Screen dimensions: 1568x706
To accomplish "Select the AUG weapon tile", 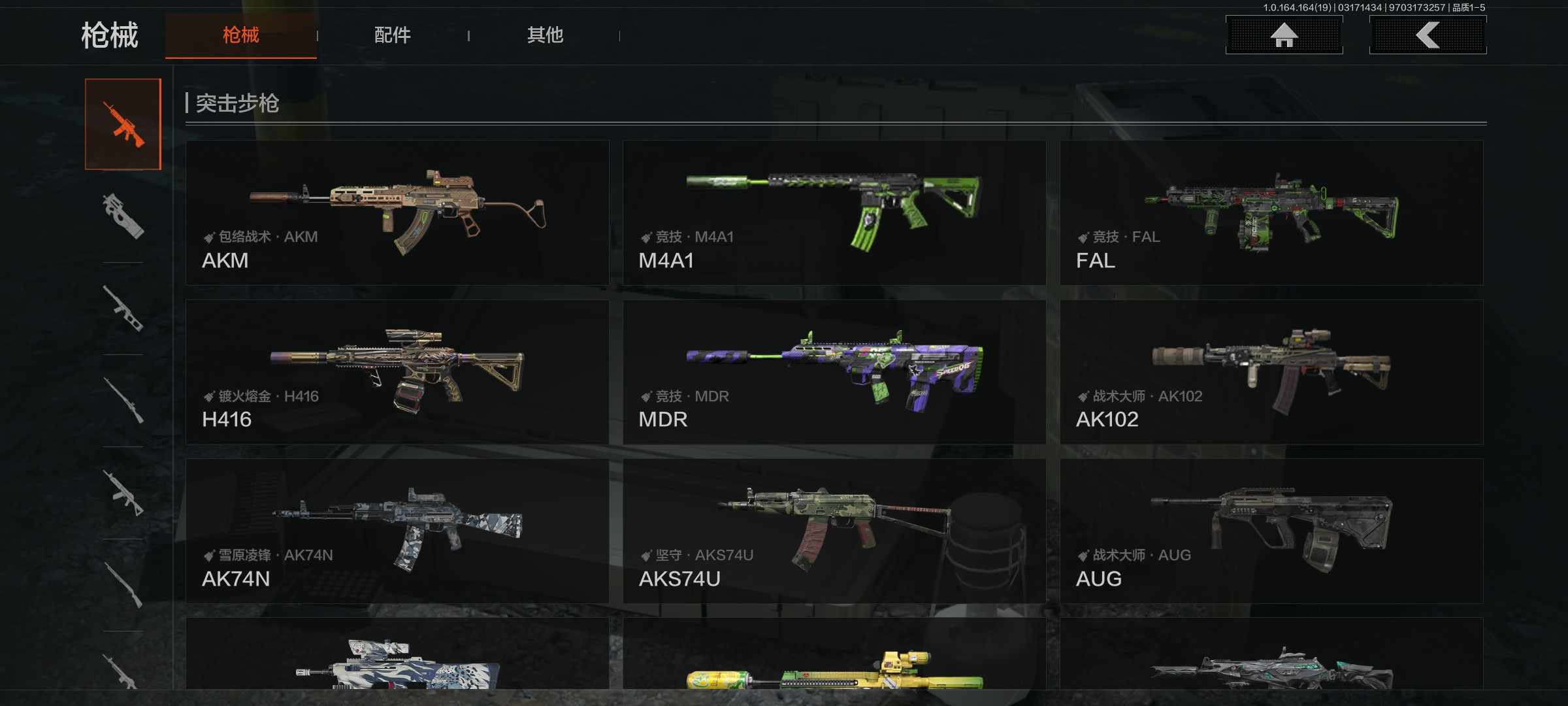I will [x=1271, y=531].
